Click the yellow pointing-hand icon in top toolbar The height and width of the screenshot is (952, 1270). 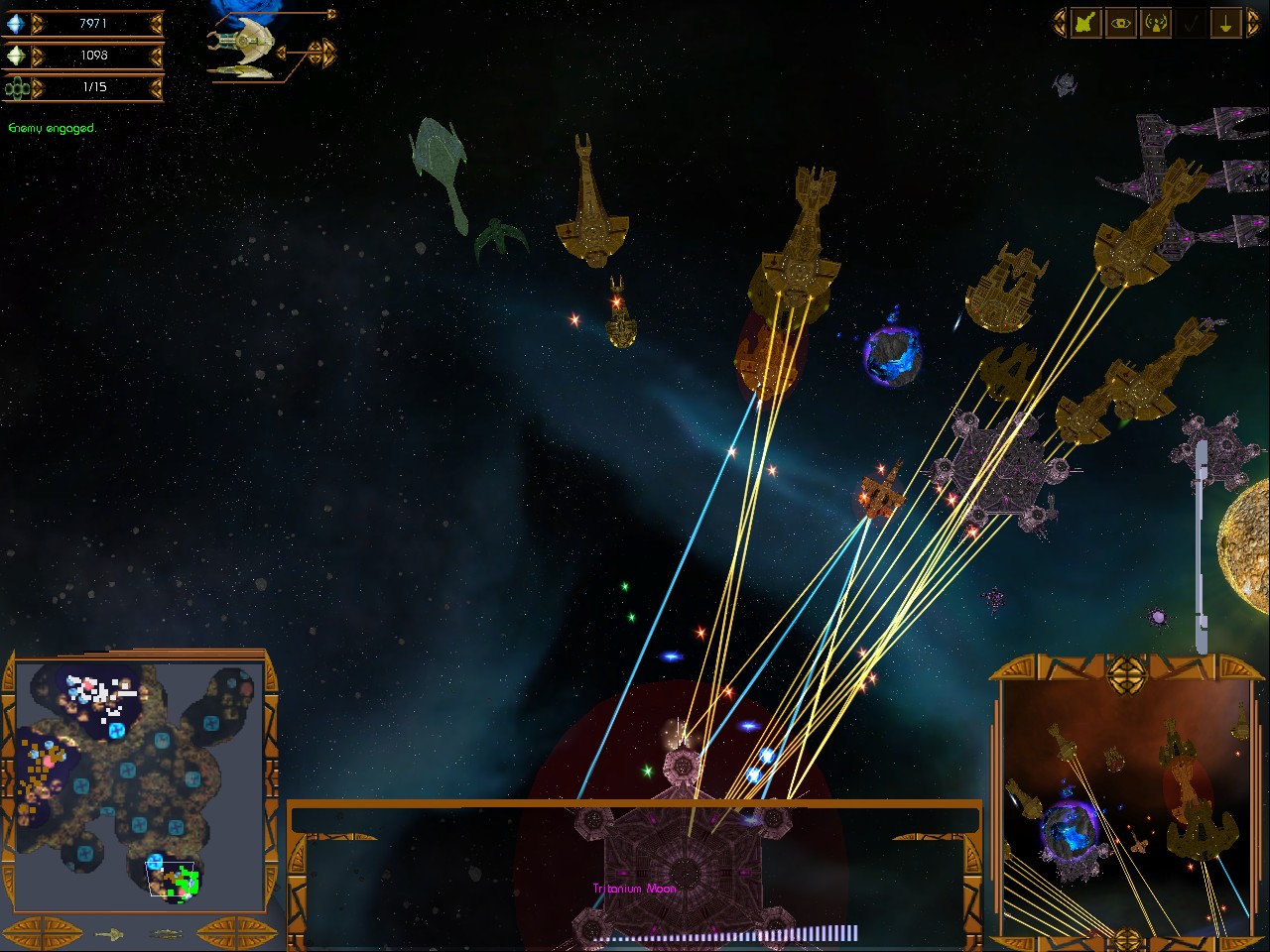(x=1084, y=24)
